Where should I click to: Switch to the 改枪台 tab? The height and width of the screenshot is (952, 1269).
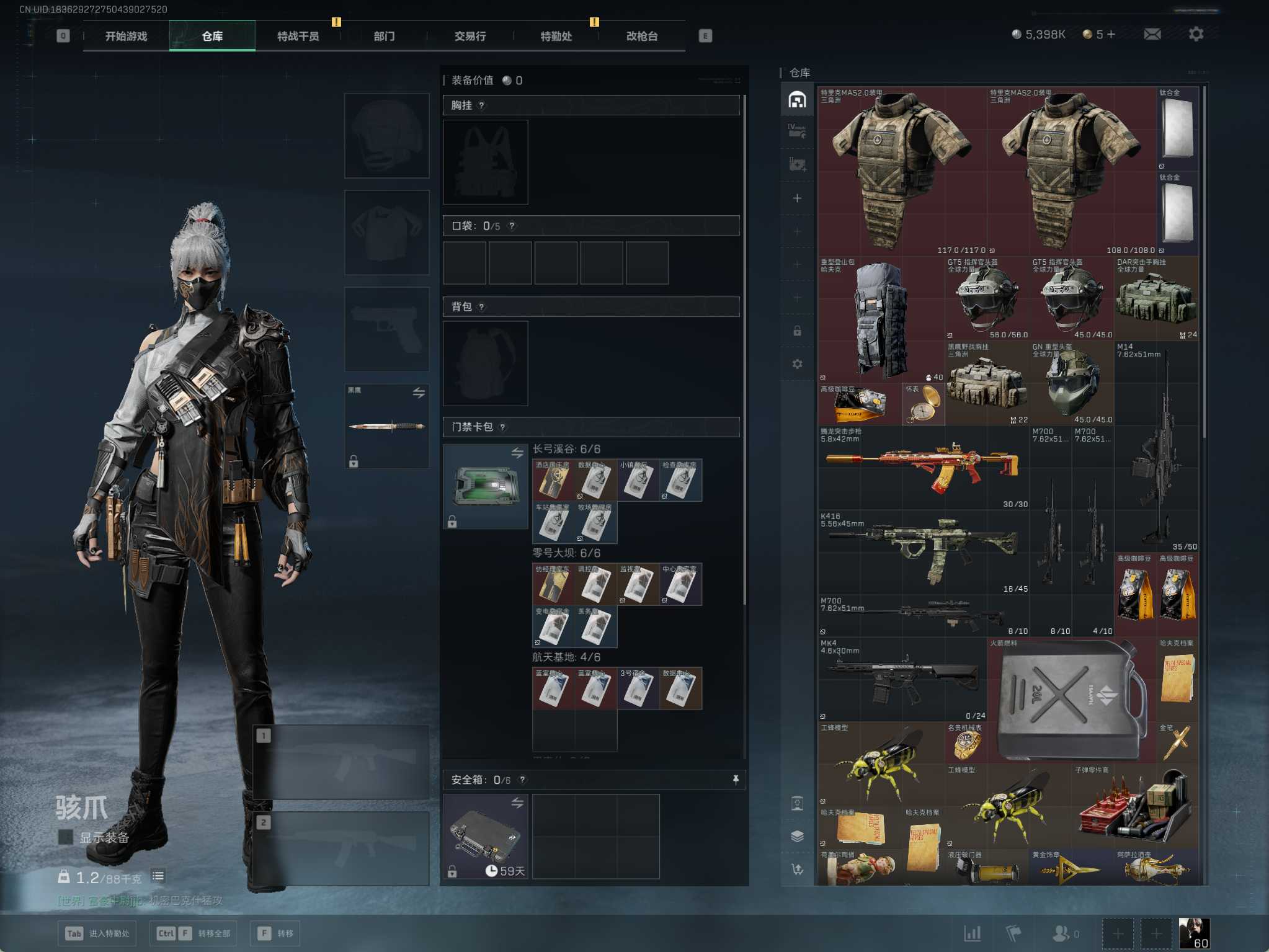coord(642,36)
